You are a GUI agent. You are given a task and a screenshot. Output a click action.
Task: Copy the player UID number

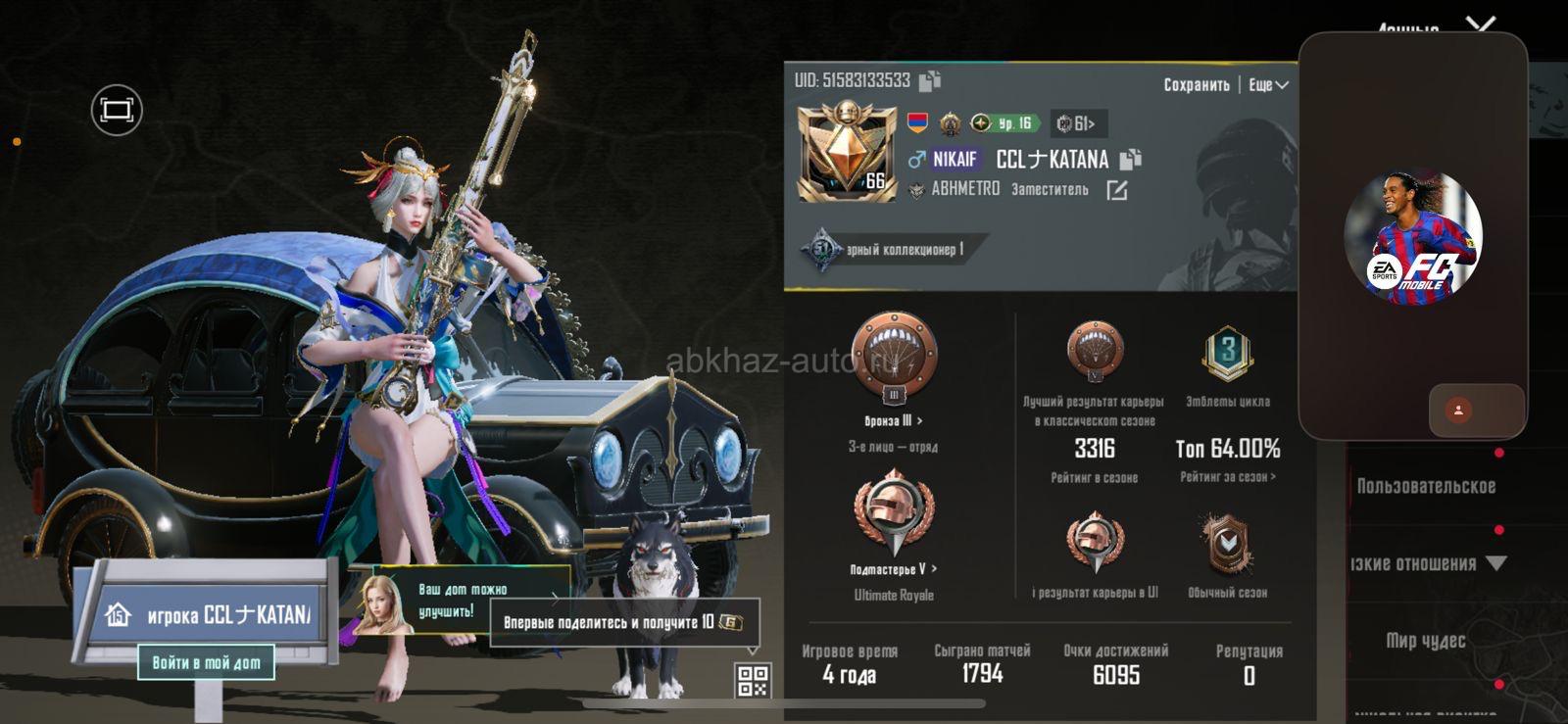click(x=930, y=80)
